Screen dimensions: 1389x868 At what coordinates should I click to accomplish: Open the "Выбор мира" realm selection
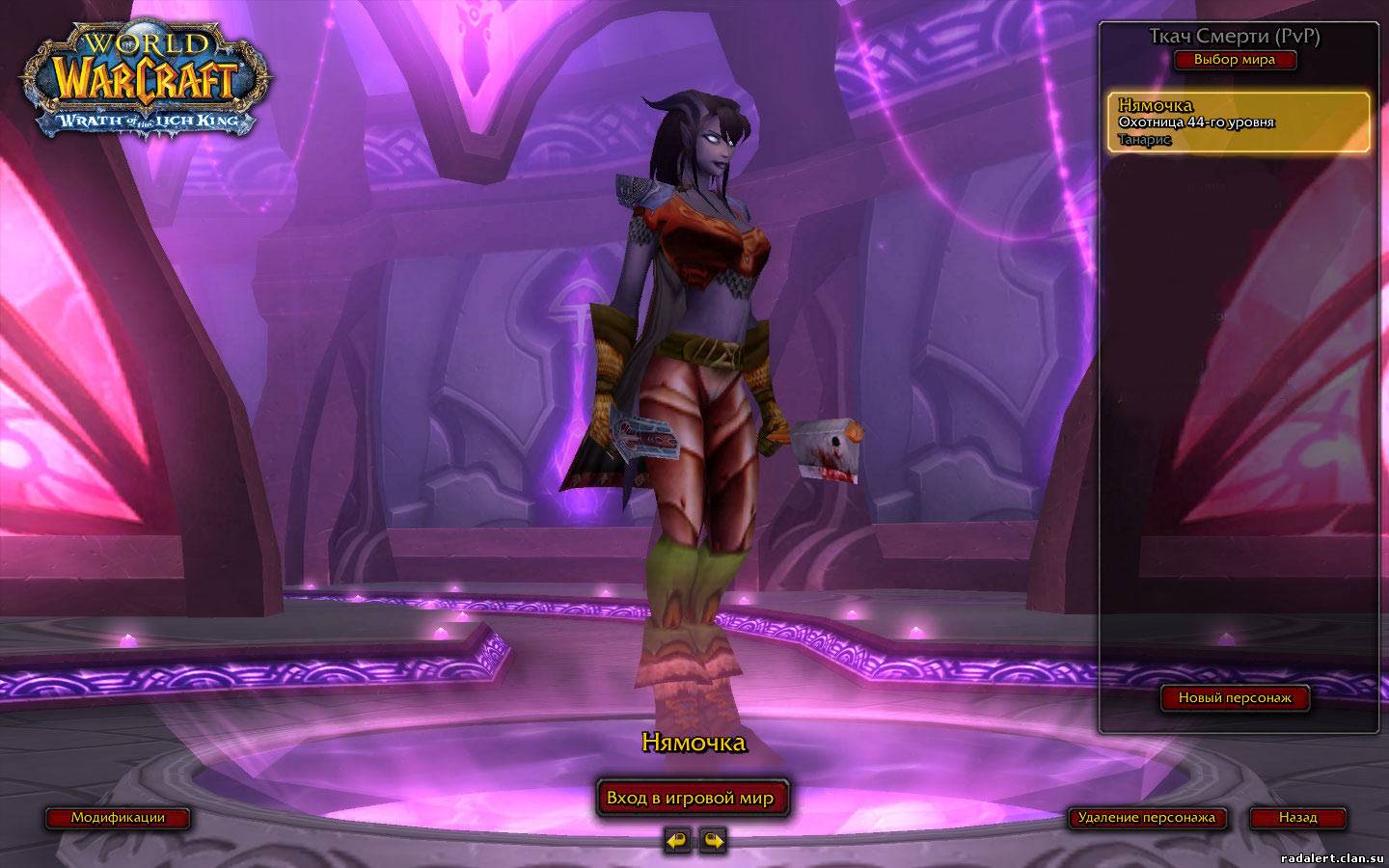tap(1234, 60)
